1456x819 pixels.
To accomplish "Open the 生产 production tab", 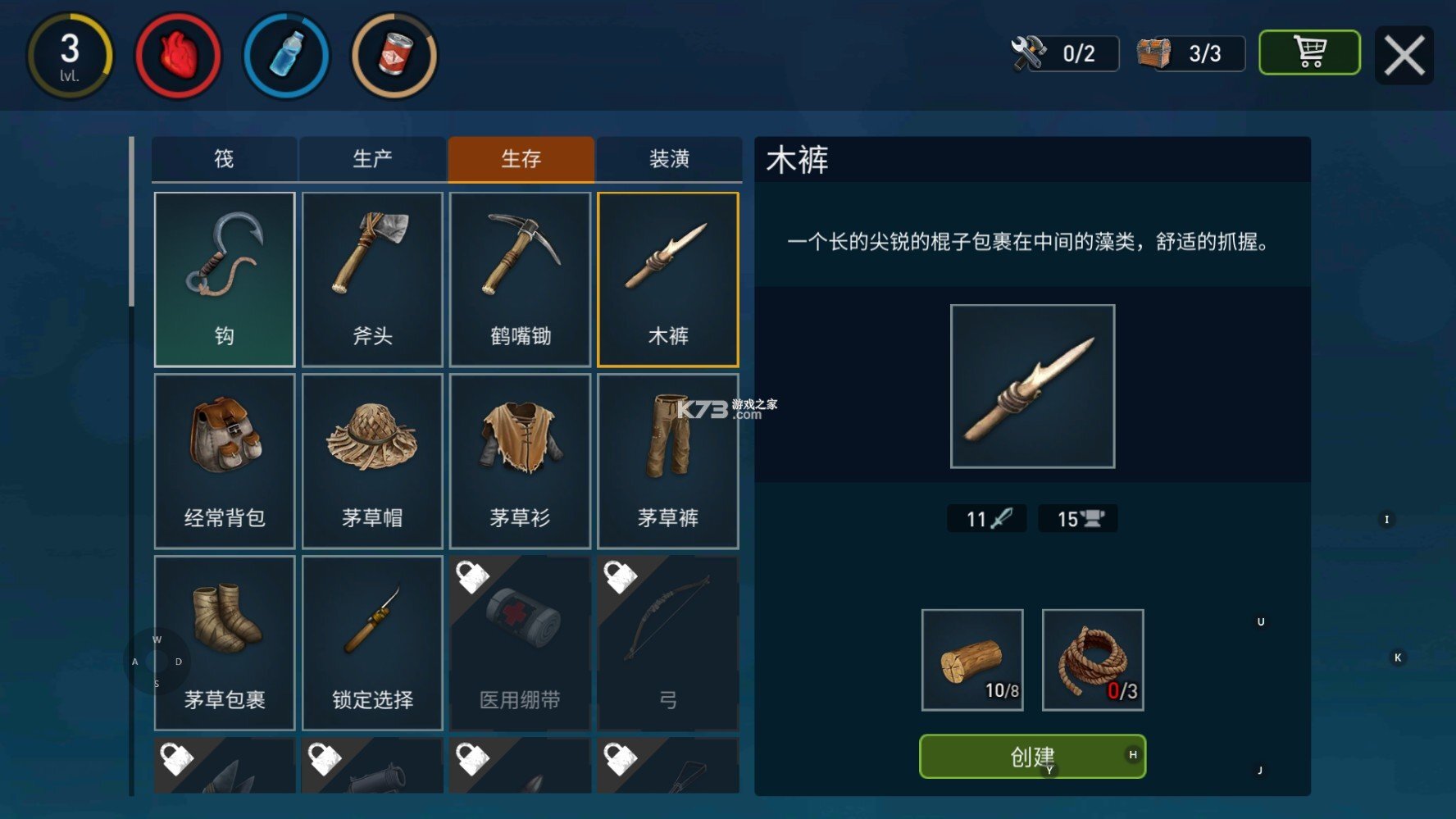I will [x=372, y=159].
